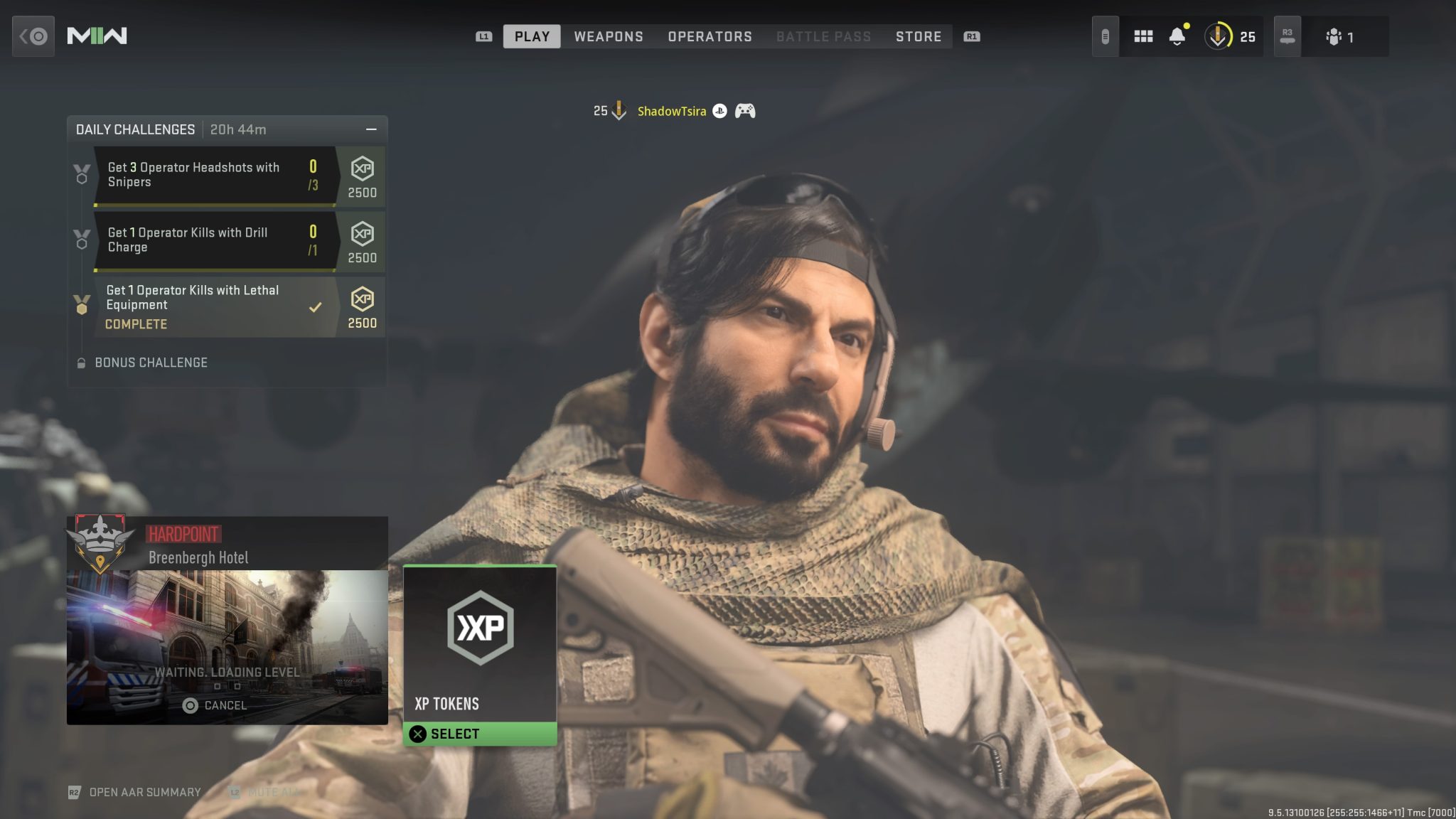Click the voice activity indicator top right
Image resolution: width=1456 pixels, height=819 pixels.
click(x=1106, y=36)
